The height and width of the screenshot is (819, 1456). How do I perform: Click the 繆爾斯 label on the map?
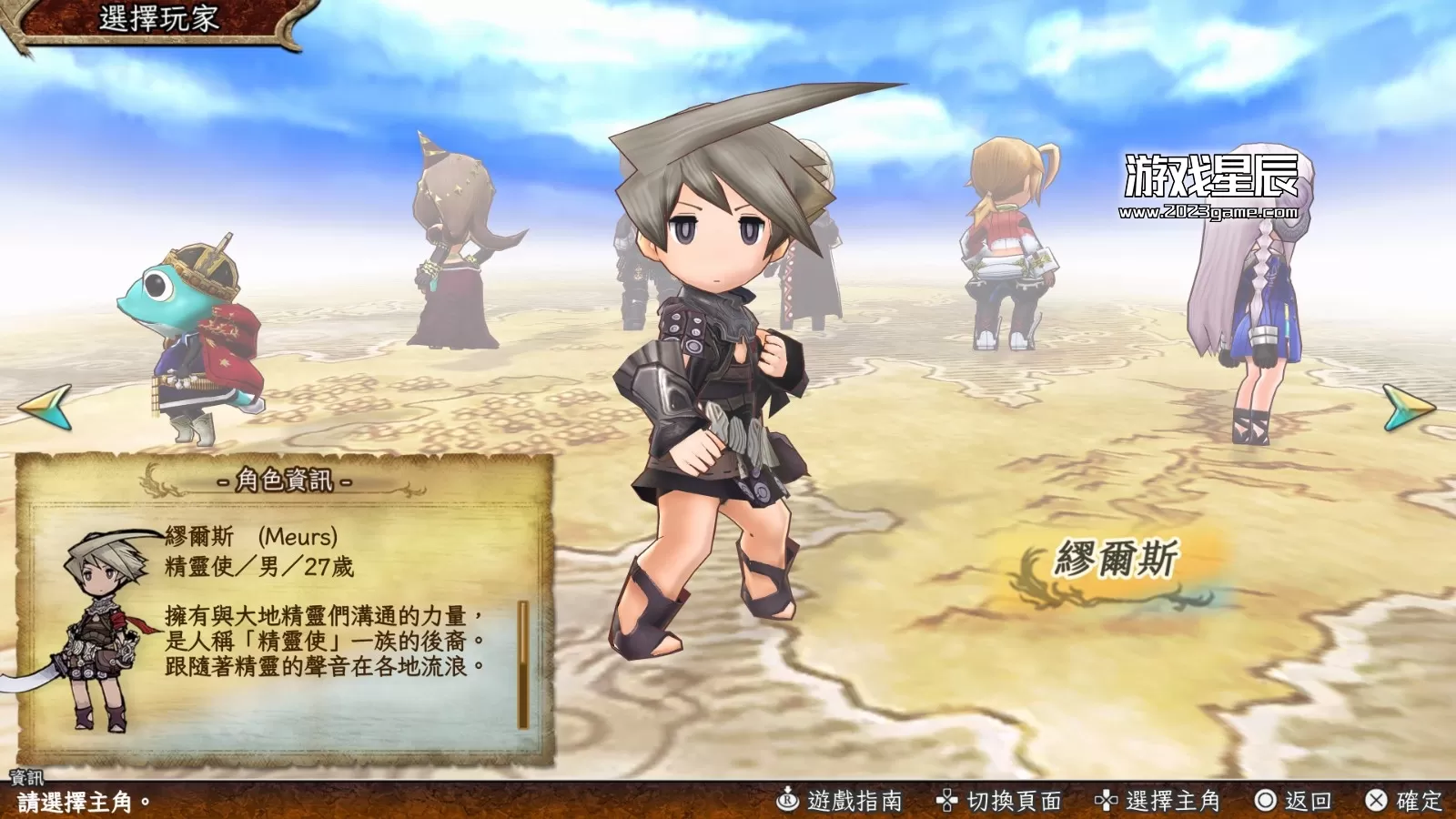(1116, 556)
